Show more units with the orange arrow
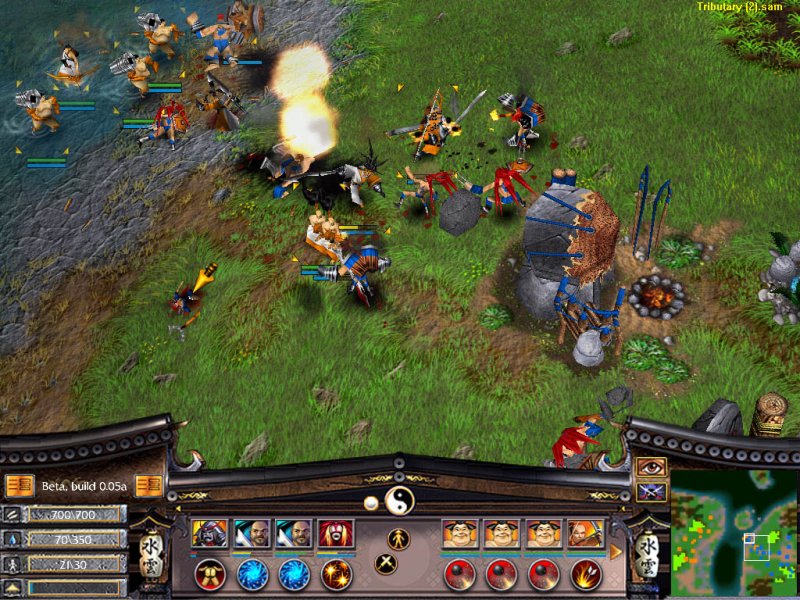 pyautogui.click(x=617, y=551)
